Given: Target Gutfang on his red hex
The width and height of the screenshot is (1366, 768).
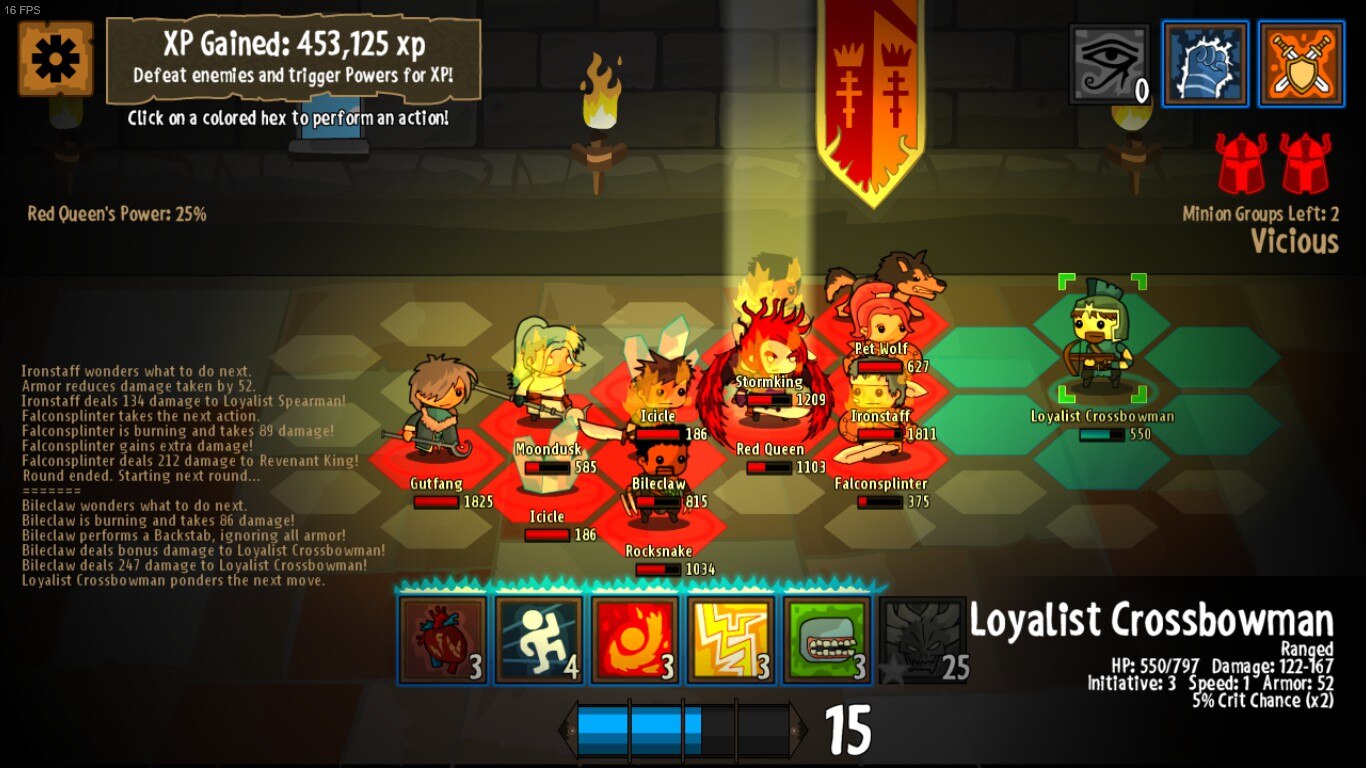Looking at the screenshot, I should coord(436,412).
